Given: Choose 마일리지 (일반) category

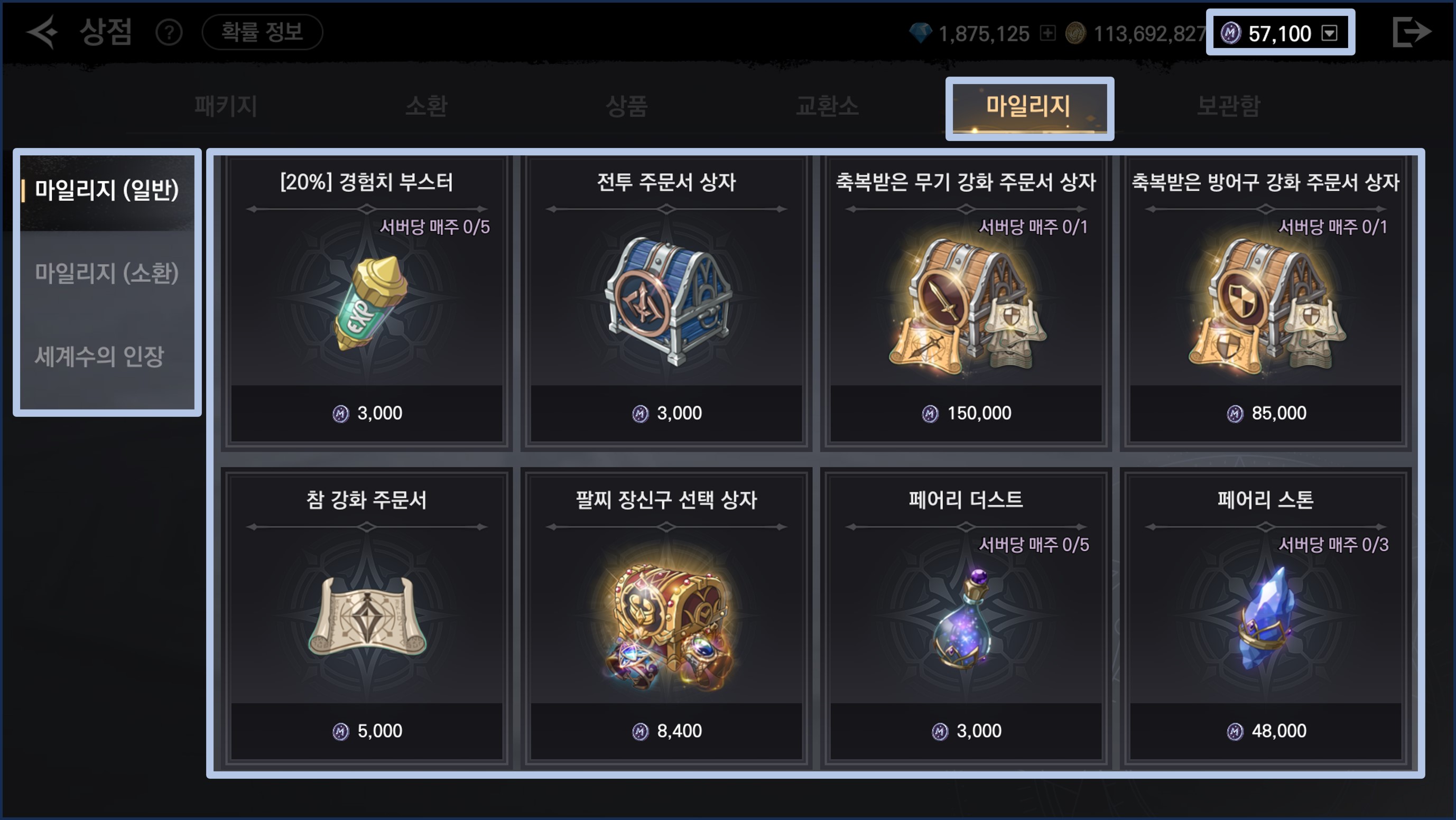Looking at the screenshot, I should click(x=107, y=190).
